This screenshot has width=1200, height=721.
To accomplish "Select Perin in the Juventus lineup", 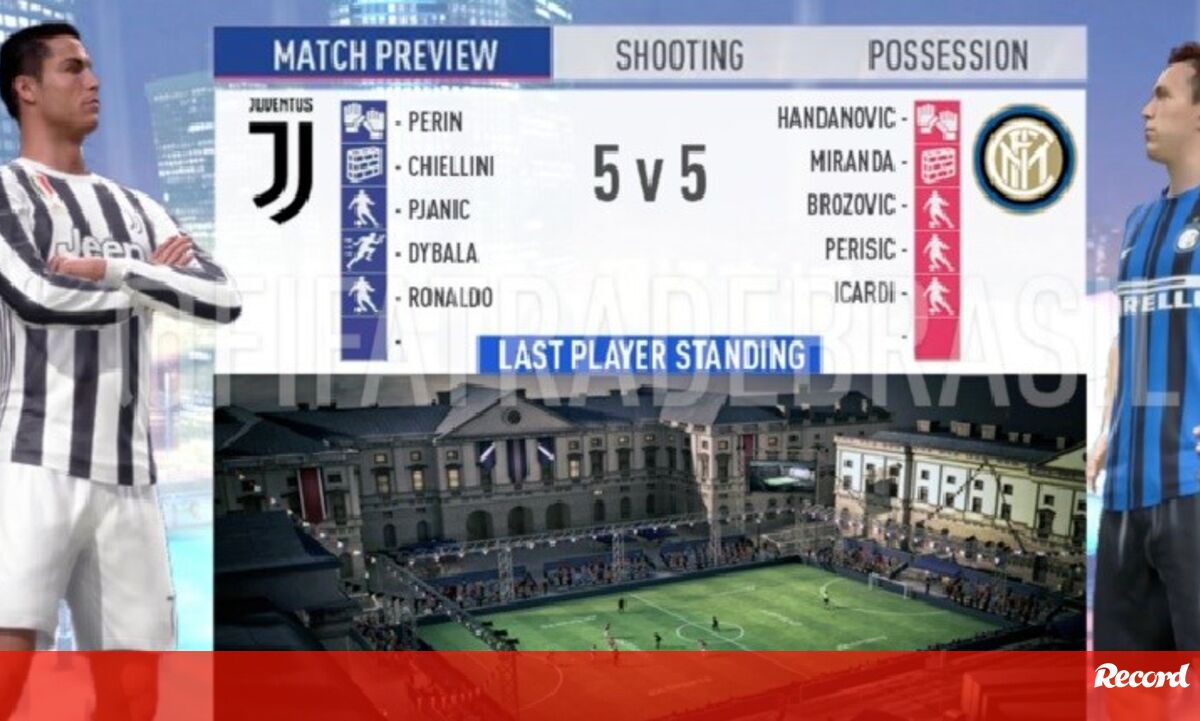I will coord(434,122).
